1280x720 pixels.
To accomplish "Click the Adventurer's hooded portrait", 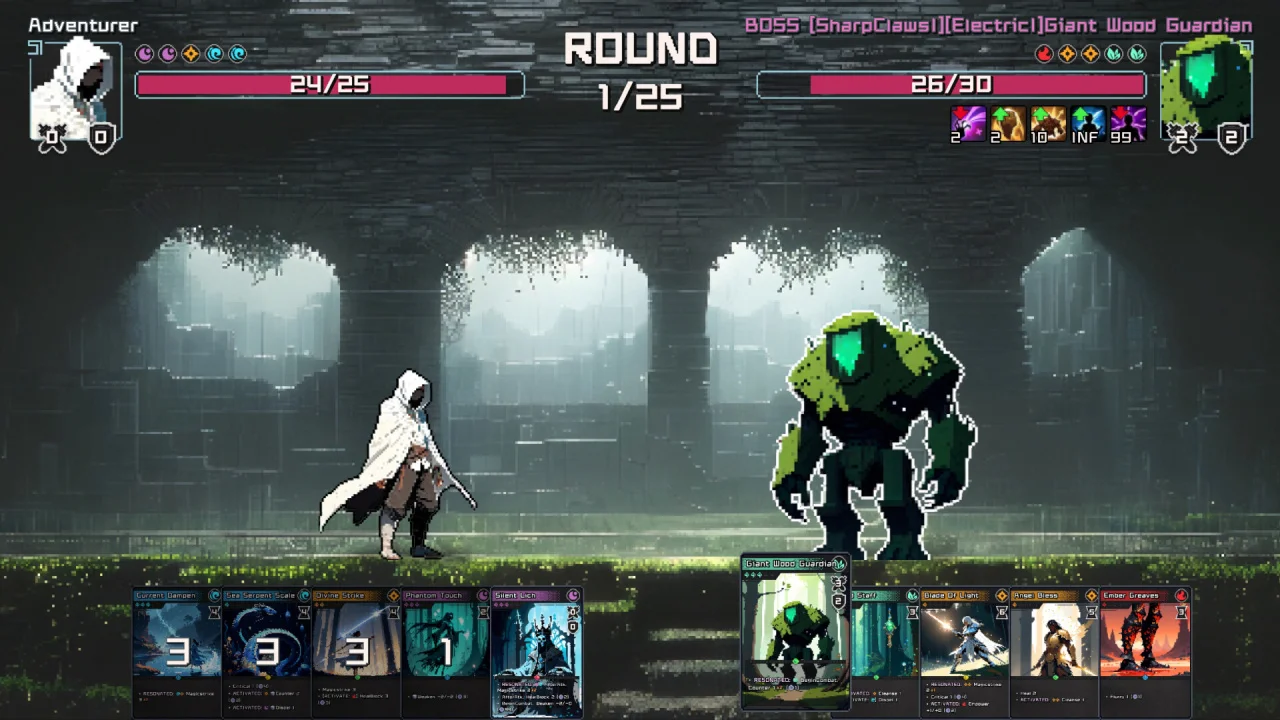I will point(76,90).
